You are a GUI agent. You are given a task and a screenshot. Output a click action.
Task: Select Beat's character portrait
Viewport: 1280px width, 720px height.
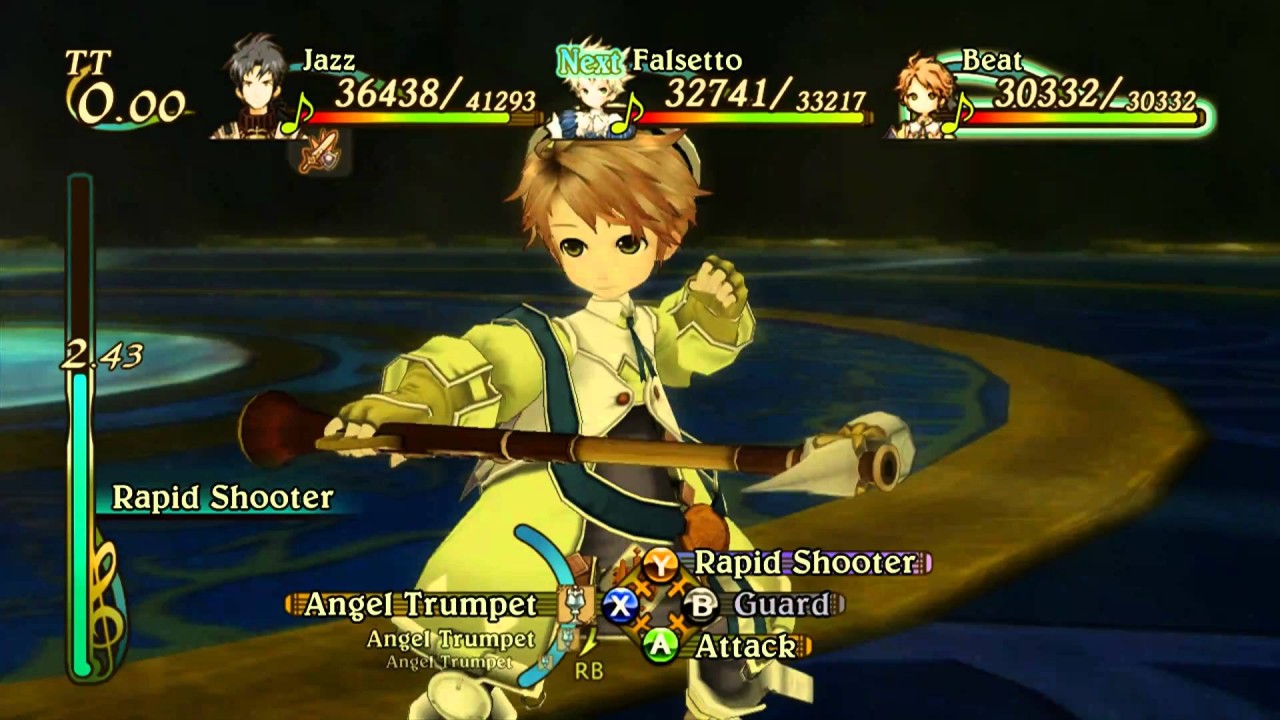coord(923,95)
